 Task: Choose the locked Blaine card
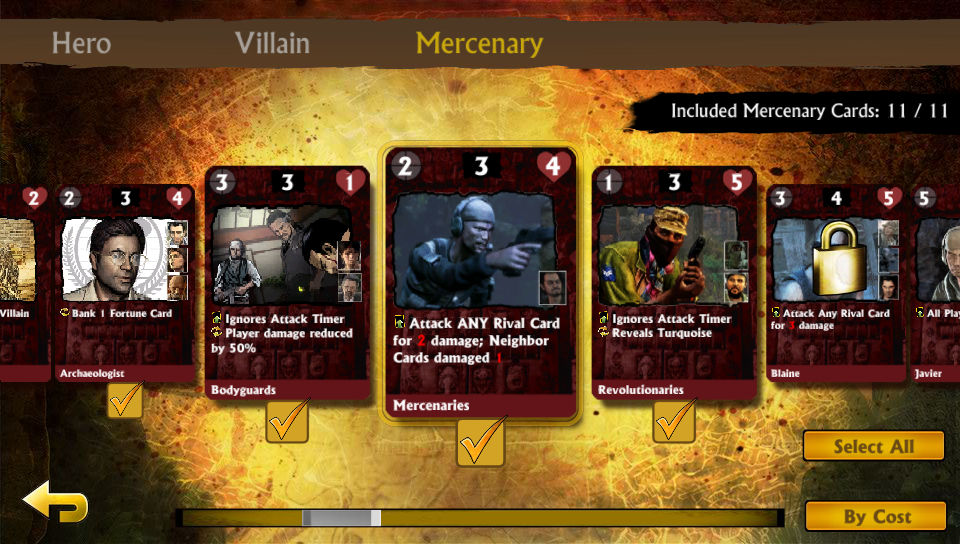pos(835,282)
